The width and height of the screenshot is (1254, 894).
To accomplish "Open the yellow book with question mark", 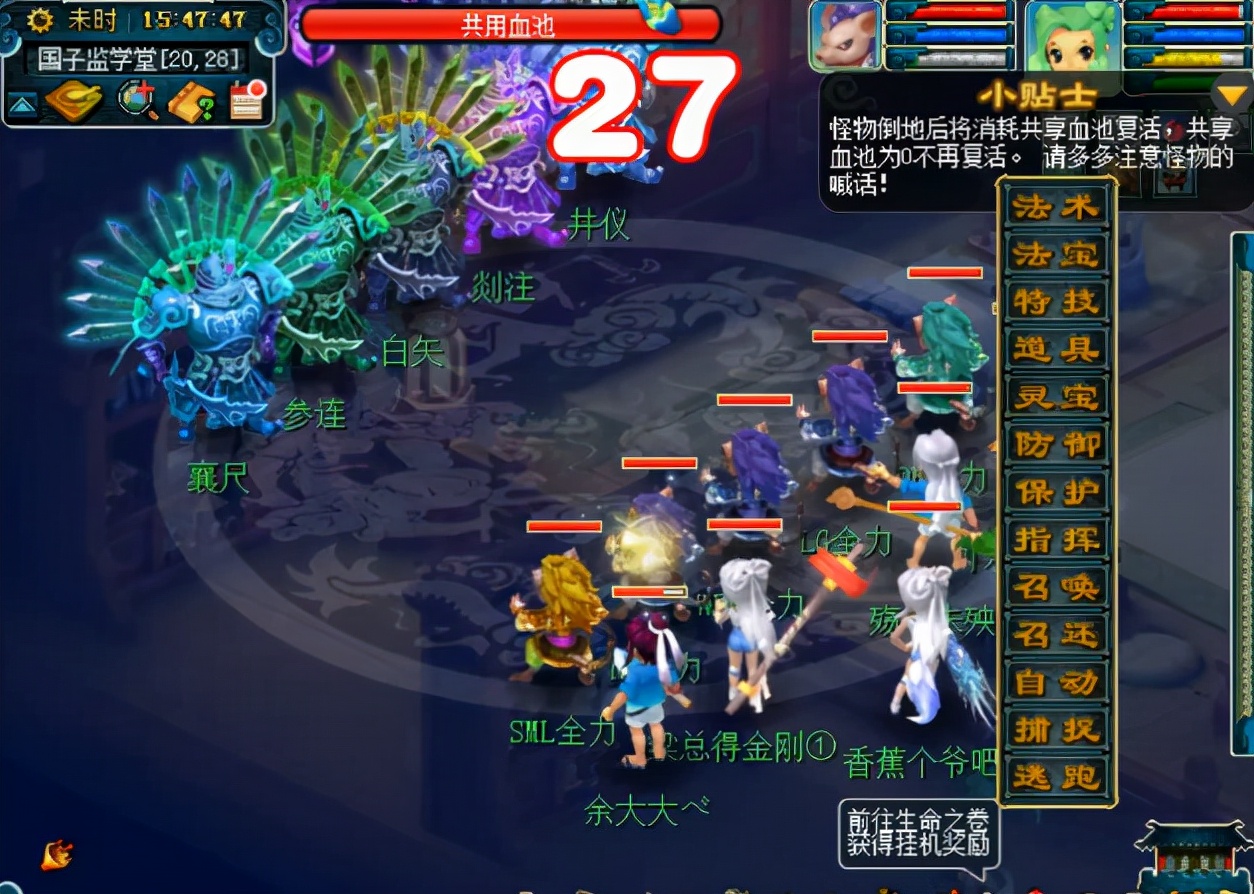I will (191, 101).
